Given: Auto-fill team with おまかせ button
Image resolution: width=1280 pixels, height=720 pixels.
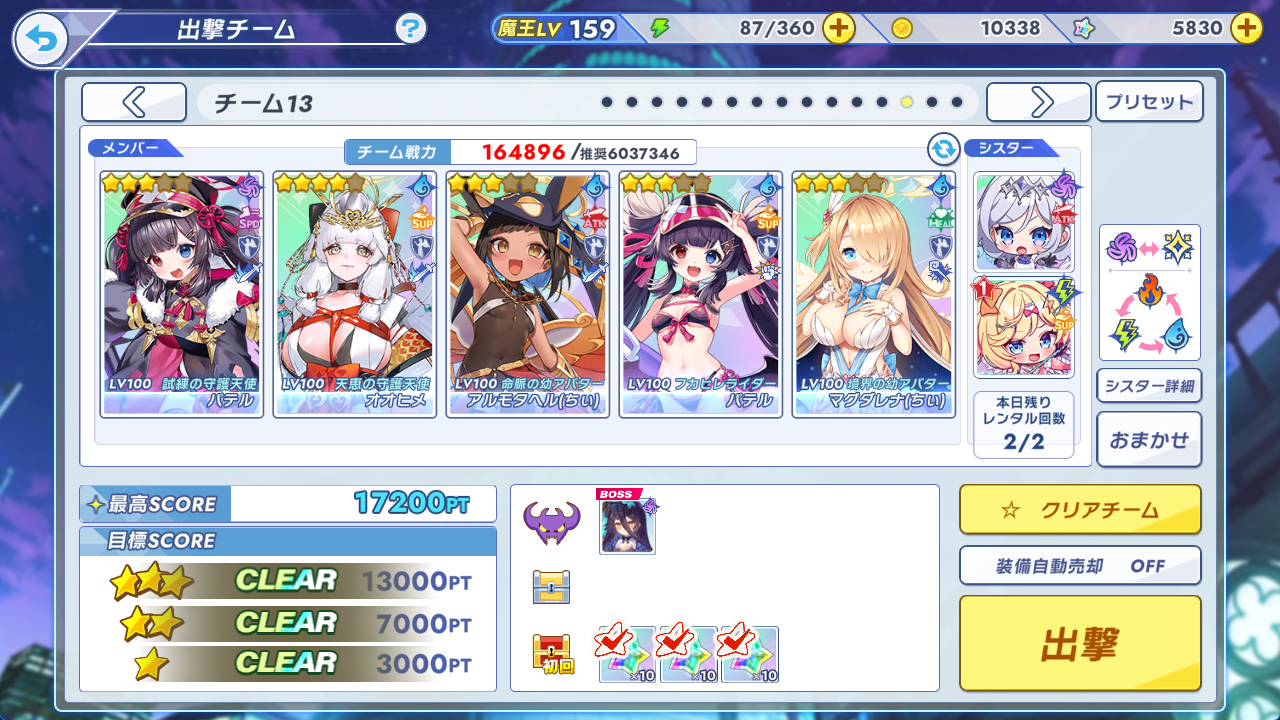Looking at the screenshot, I should [x=1149, y=439].
